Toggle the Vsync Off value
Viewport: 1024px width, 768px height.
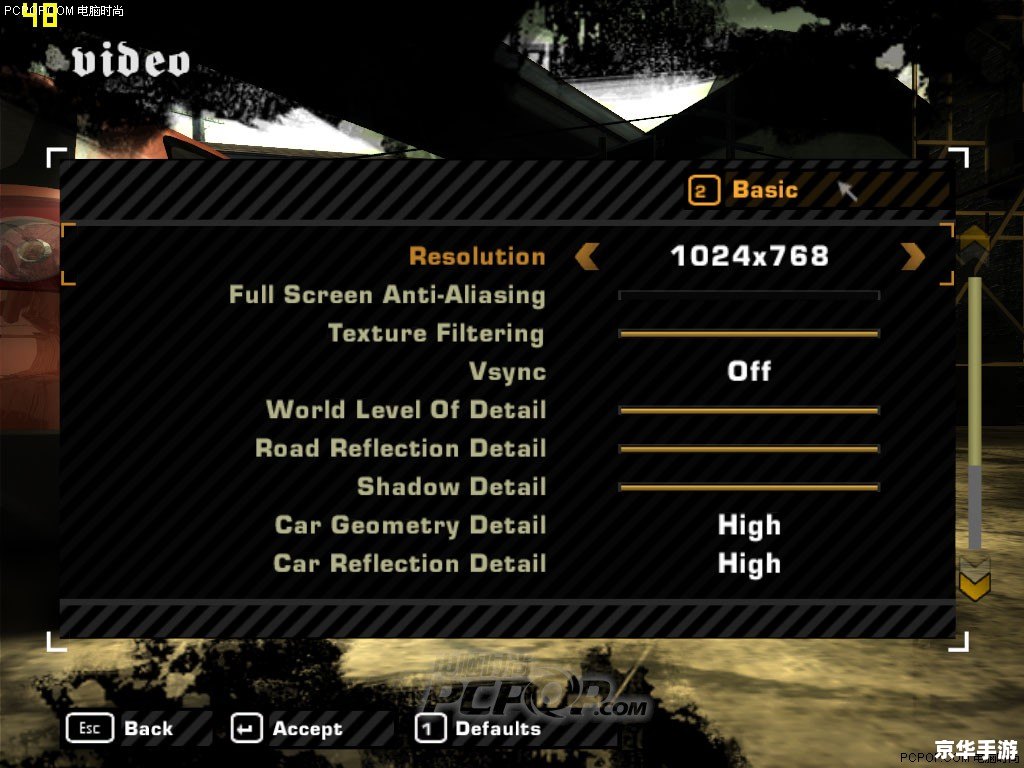749,371
